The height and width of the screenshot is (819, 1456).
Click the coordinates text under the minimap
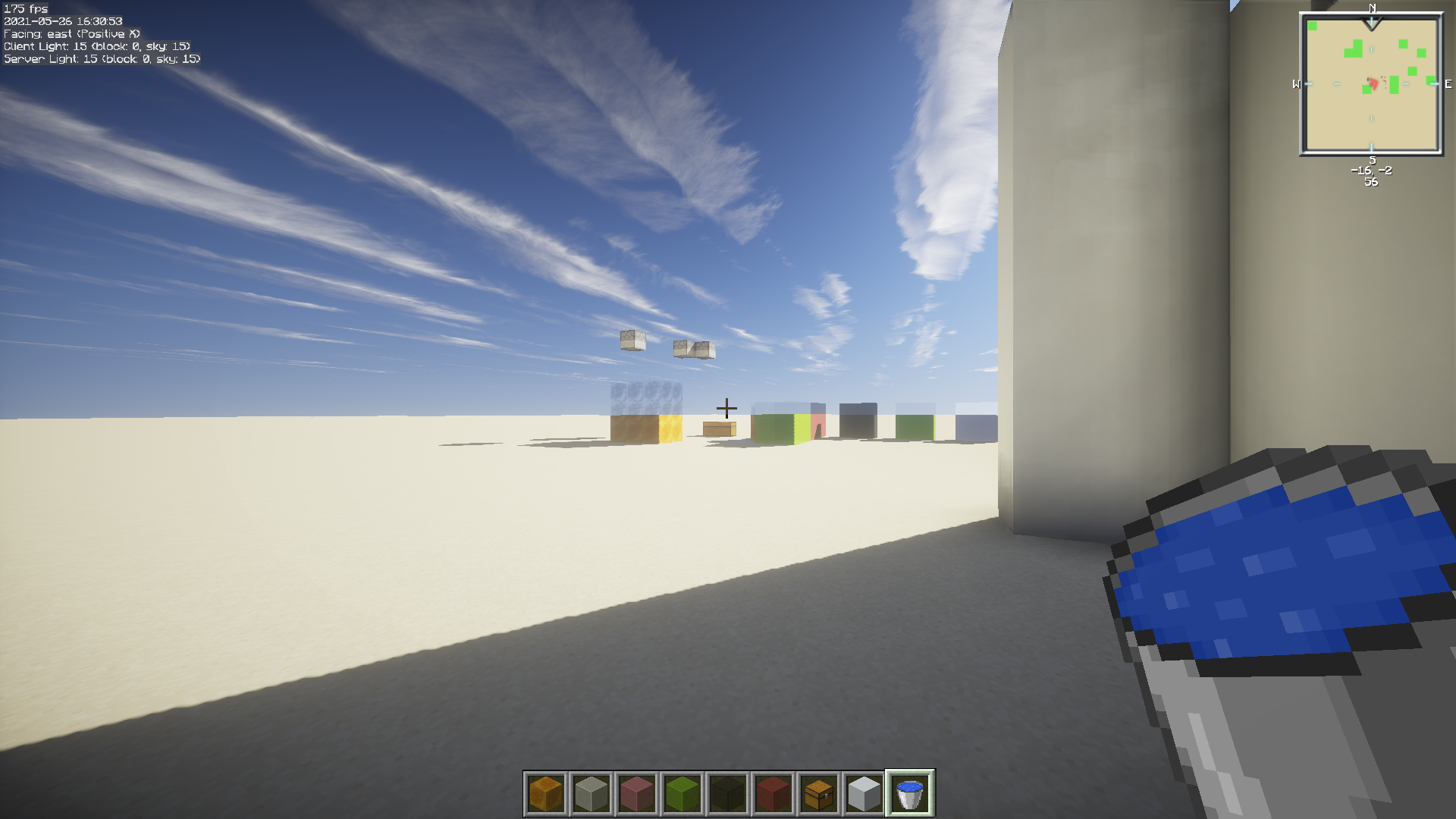coord(1370,172)
